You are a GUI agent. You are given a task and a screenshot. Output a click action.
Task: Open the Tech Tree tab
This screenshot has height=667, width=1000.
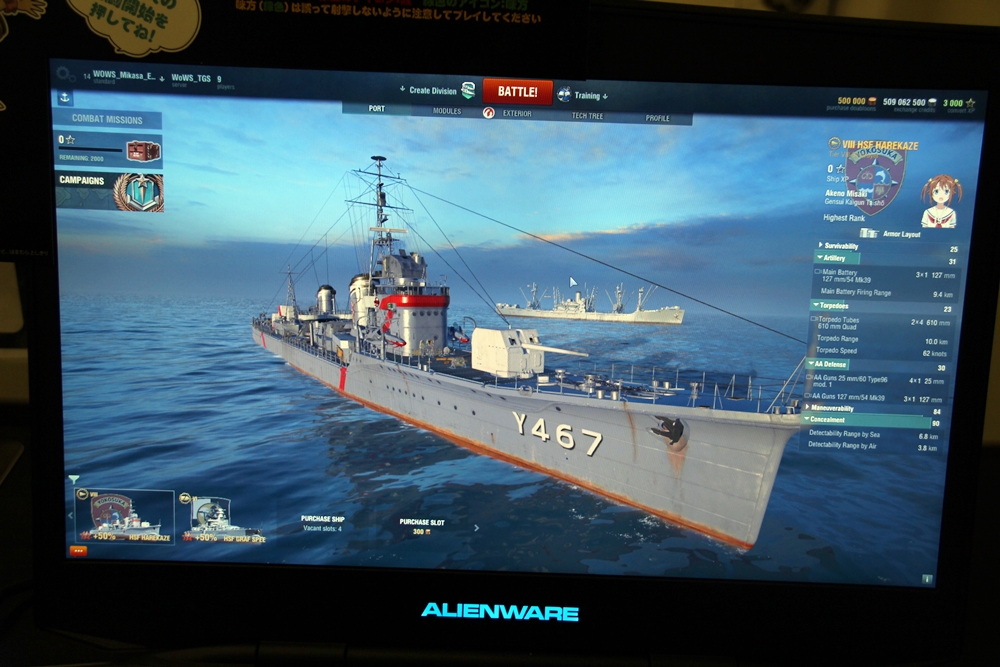point(587,116)
